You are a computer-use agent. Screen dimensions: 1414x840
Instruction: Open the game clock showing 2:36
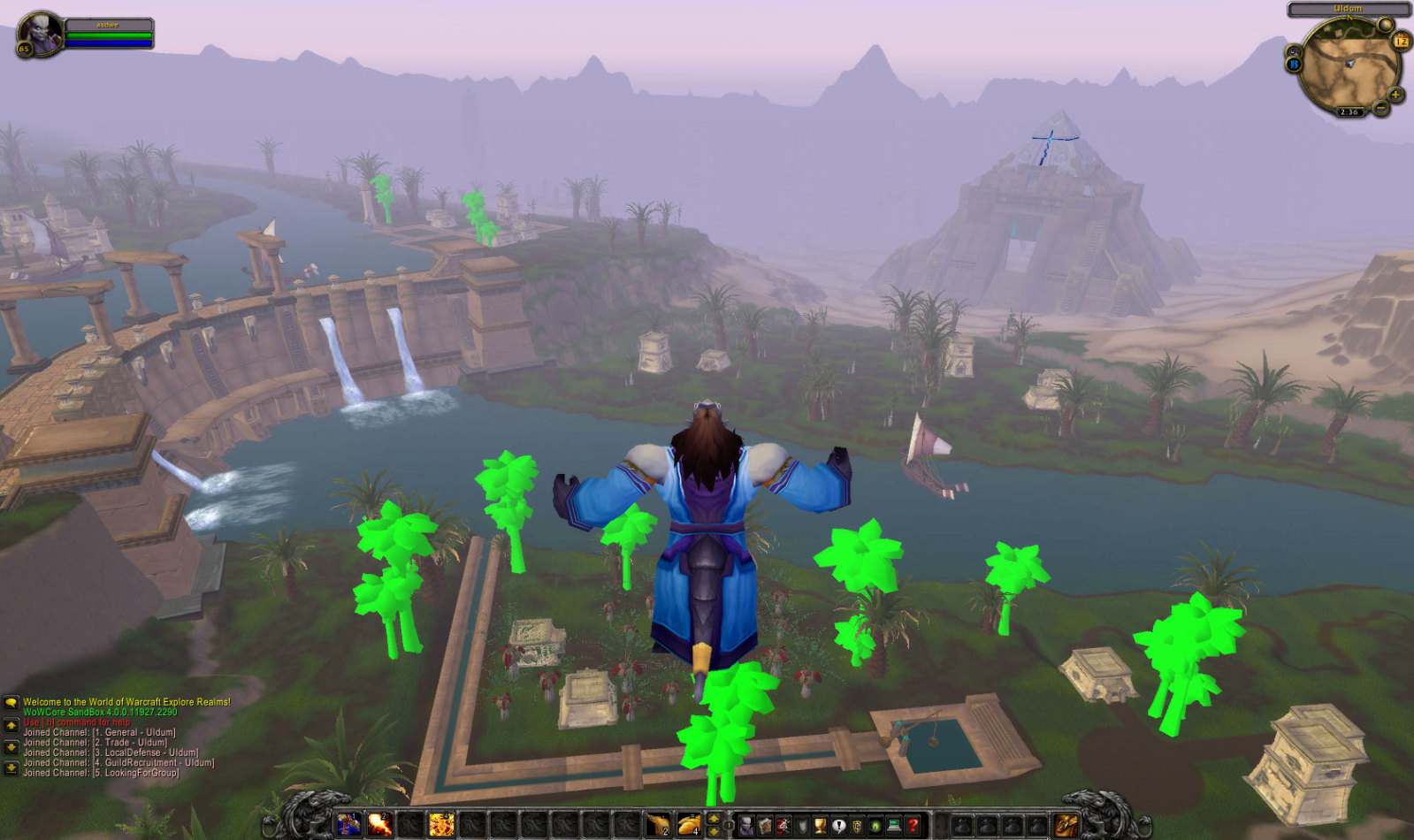coord(1349,112)
